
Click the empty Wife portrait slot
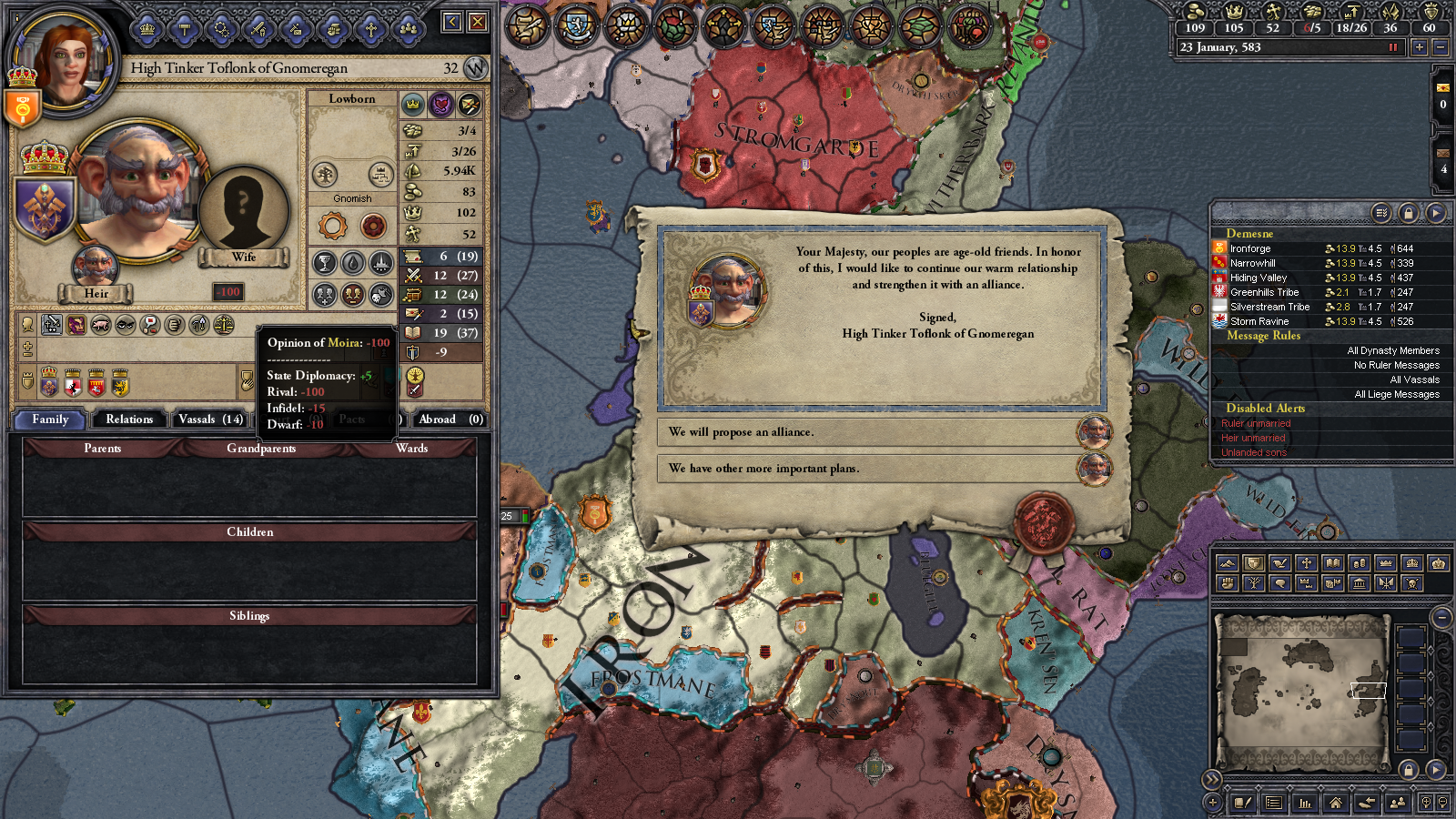tap(243, 209)
